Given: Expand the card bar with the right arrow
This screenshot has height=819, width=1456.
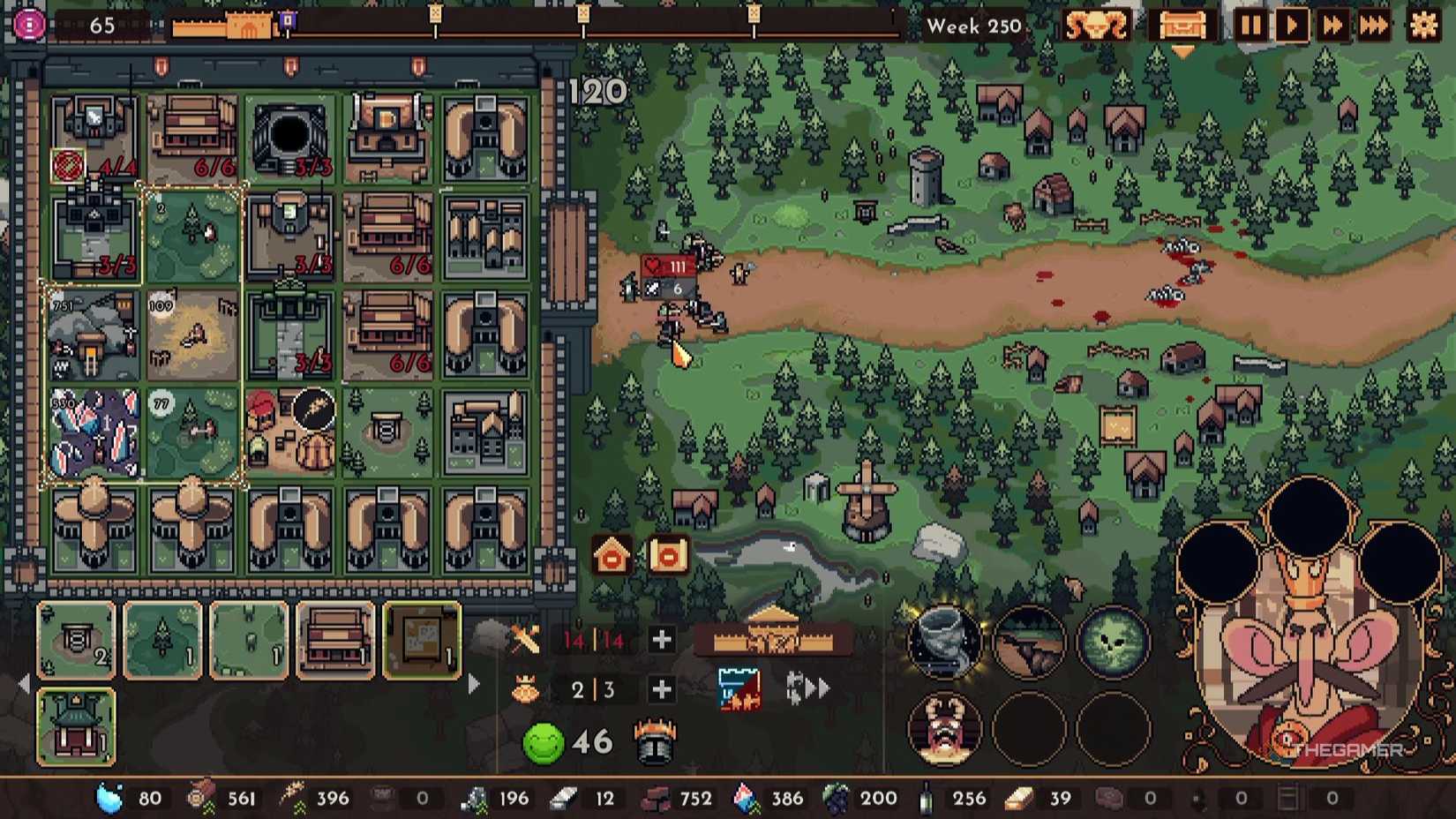Looking at the screenshot, I should click(471, 684).
